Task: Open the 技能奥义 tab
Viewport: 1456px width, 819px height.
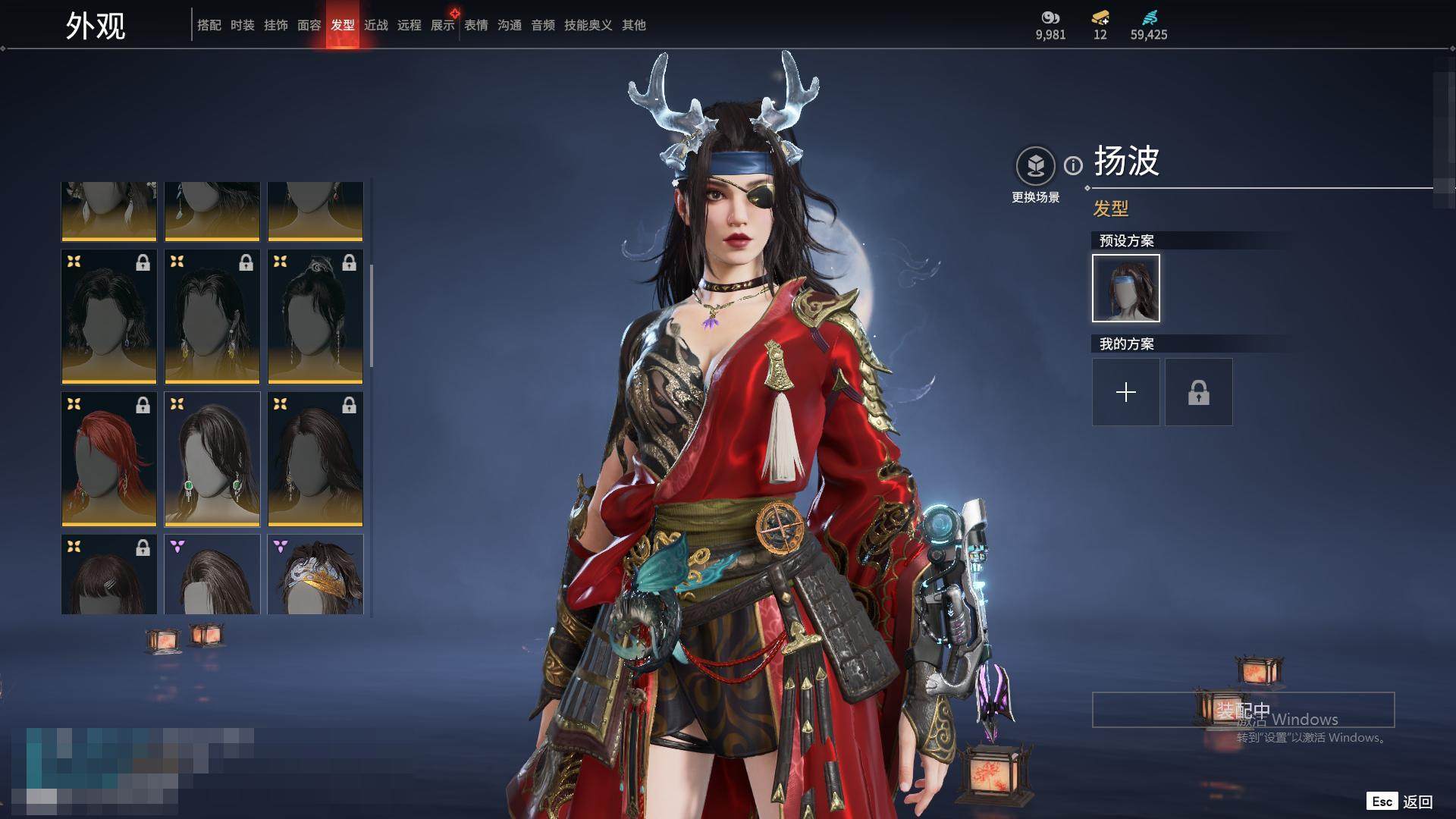Action: click(x=588, y=25)
